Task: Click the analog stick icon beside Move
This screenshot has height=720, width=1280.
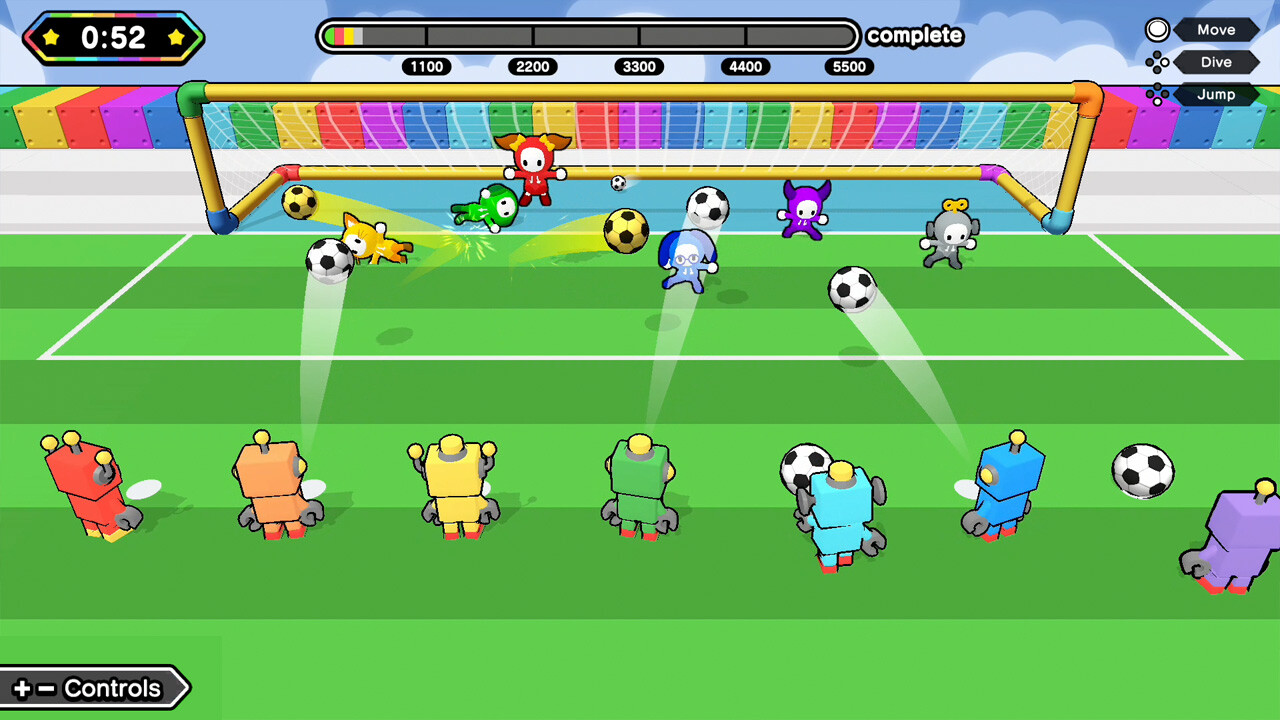Action: pyautogui.click(x=1156, y=29)
